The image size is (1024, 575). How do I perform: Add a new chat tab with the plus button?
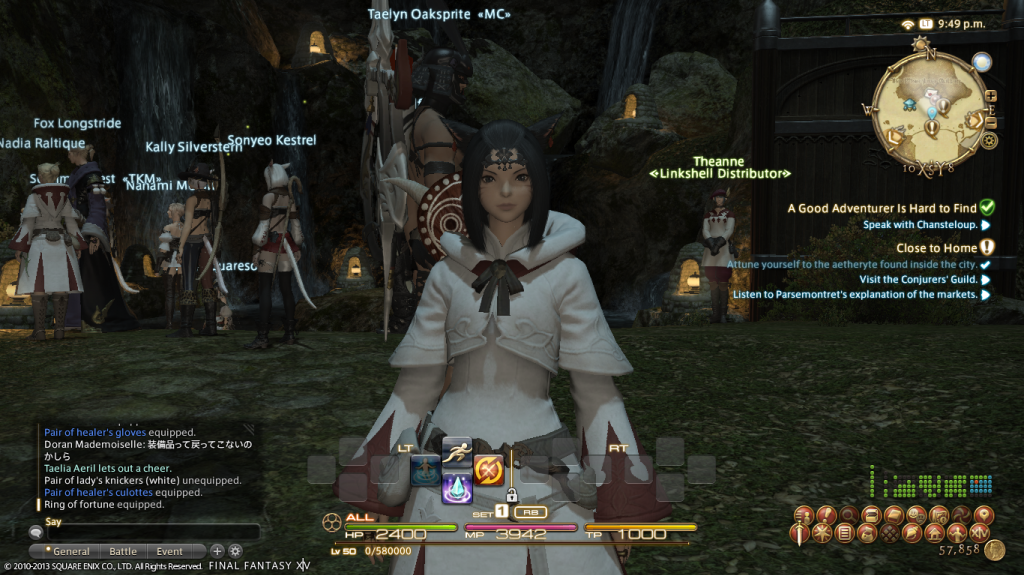coord(217,551)
